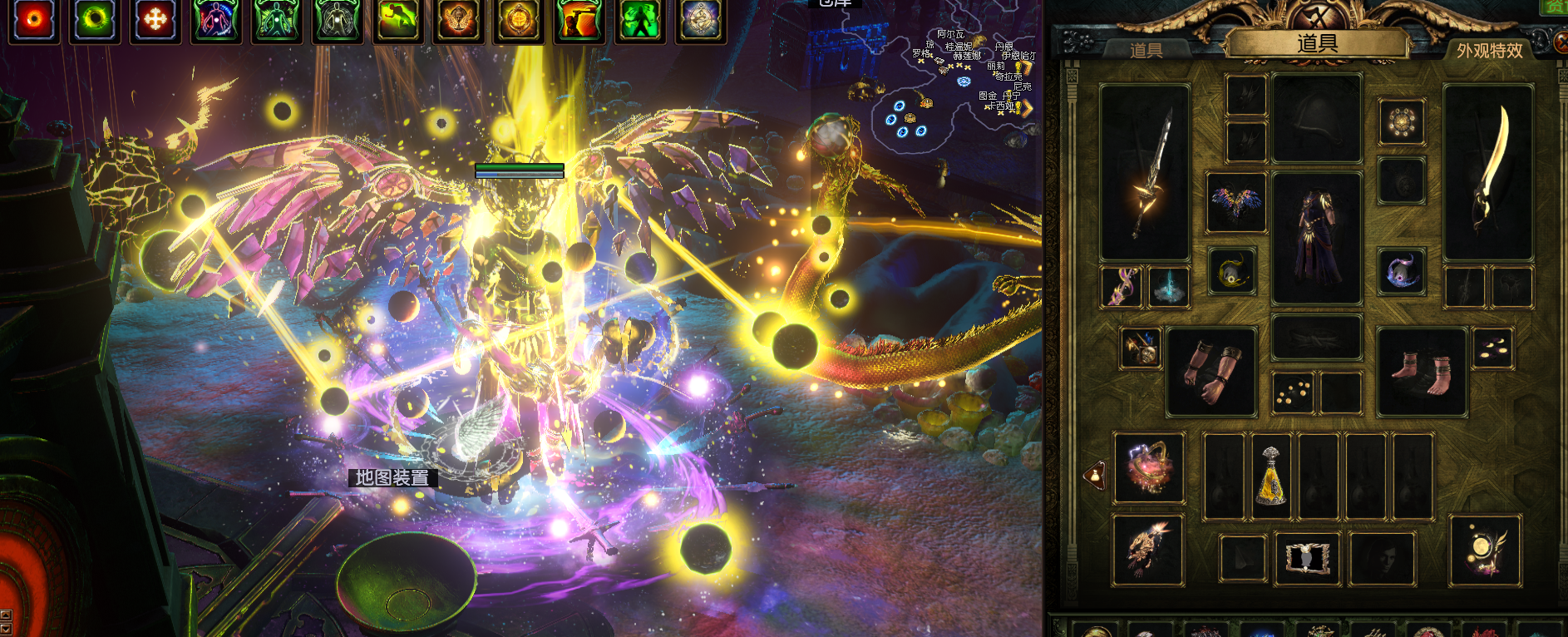Click the purple robe body armour slot
Viewport: 1568px width, 637px height.
pyautogui.click(x=1316, y=238)
